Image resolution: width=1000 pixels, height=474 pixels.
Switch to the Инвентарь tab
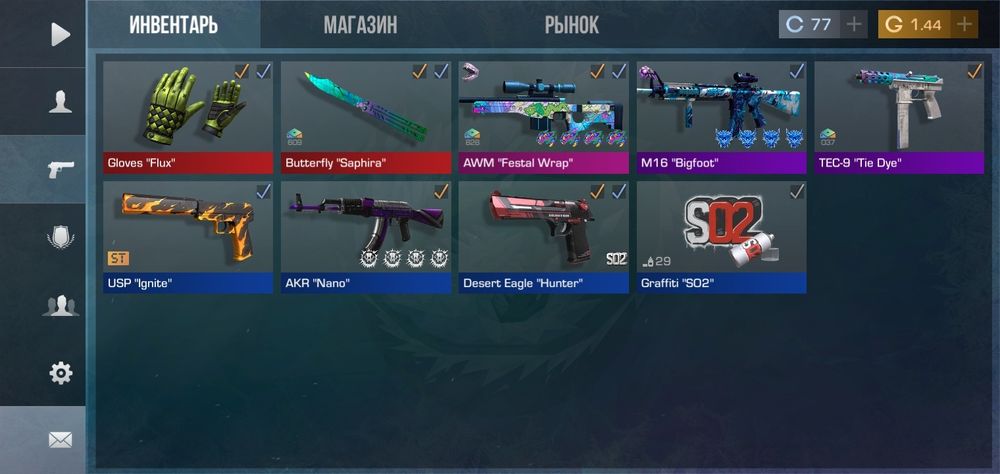click(x=173, y=25)
